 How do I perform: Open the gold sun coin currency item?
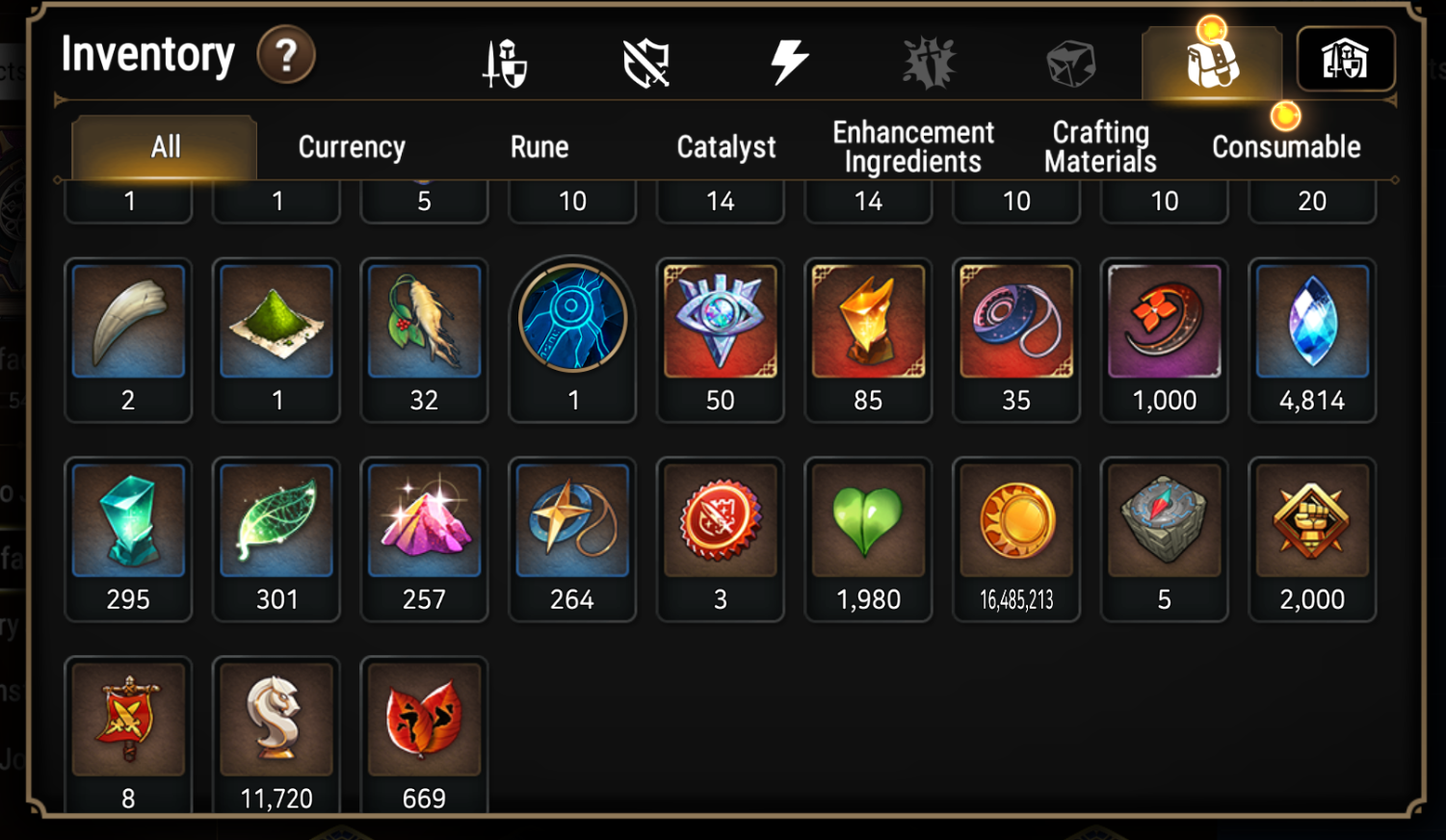[x=1016, y=520]
